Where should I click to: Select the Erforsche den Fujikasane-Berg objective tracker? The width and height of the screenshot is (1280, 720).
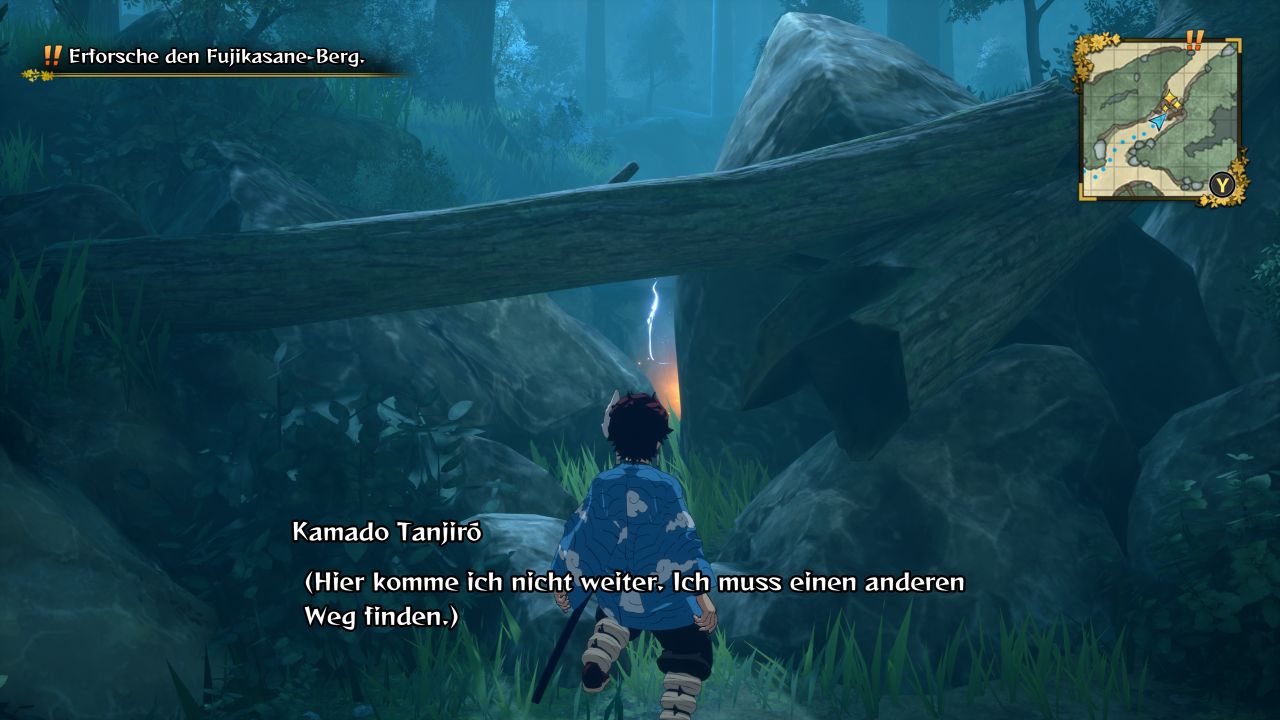click(216, 57)
